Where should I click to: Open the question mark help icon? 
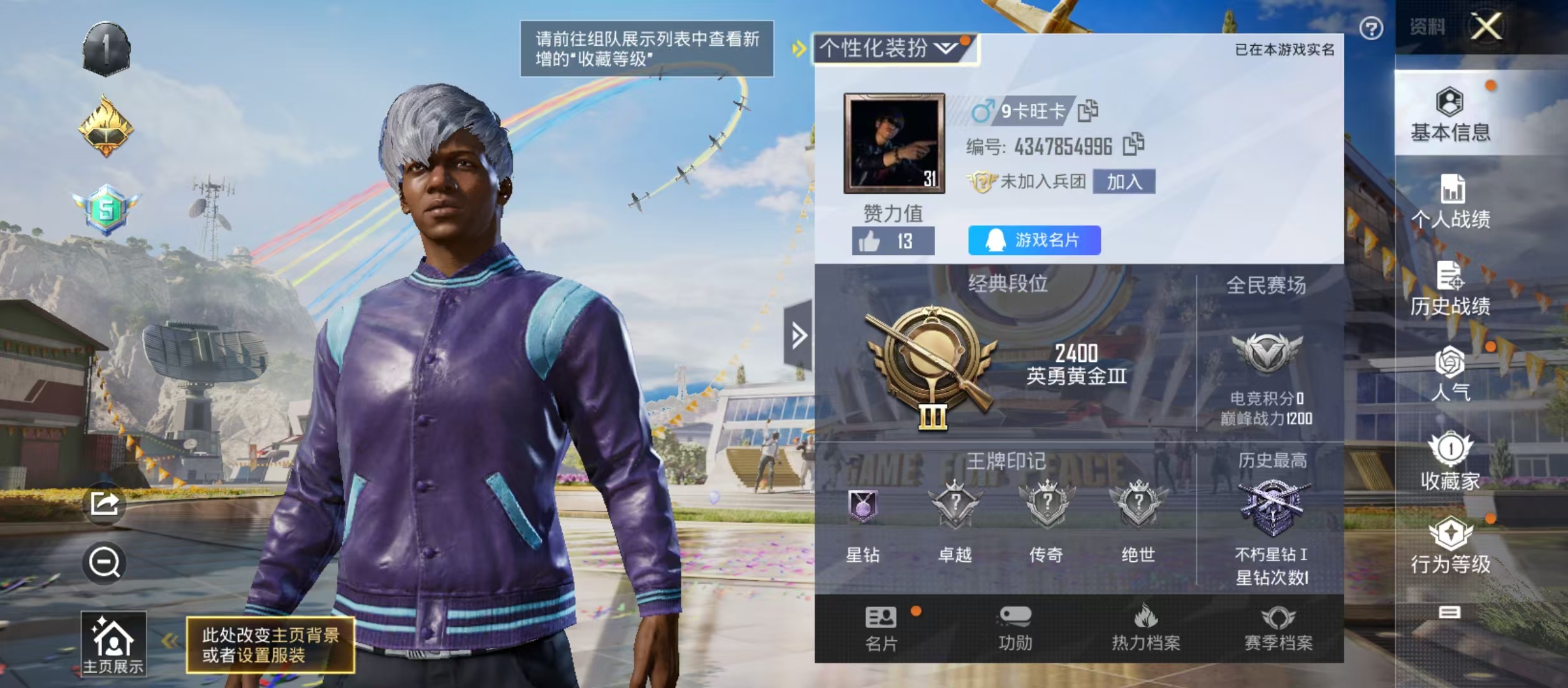1371,28
